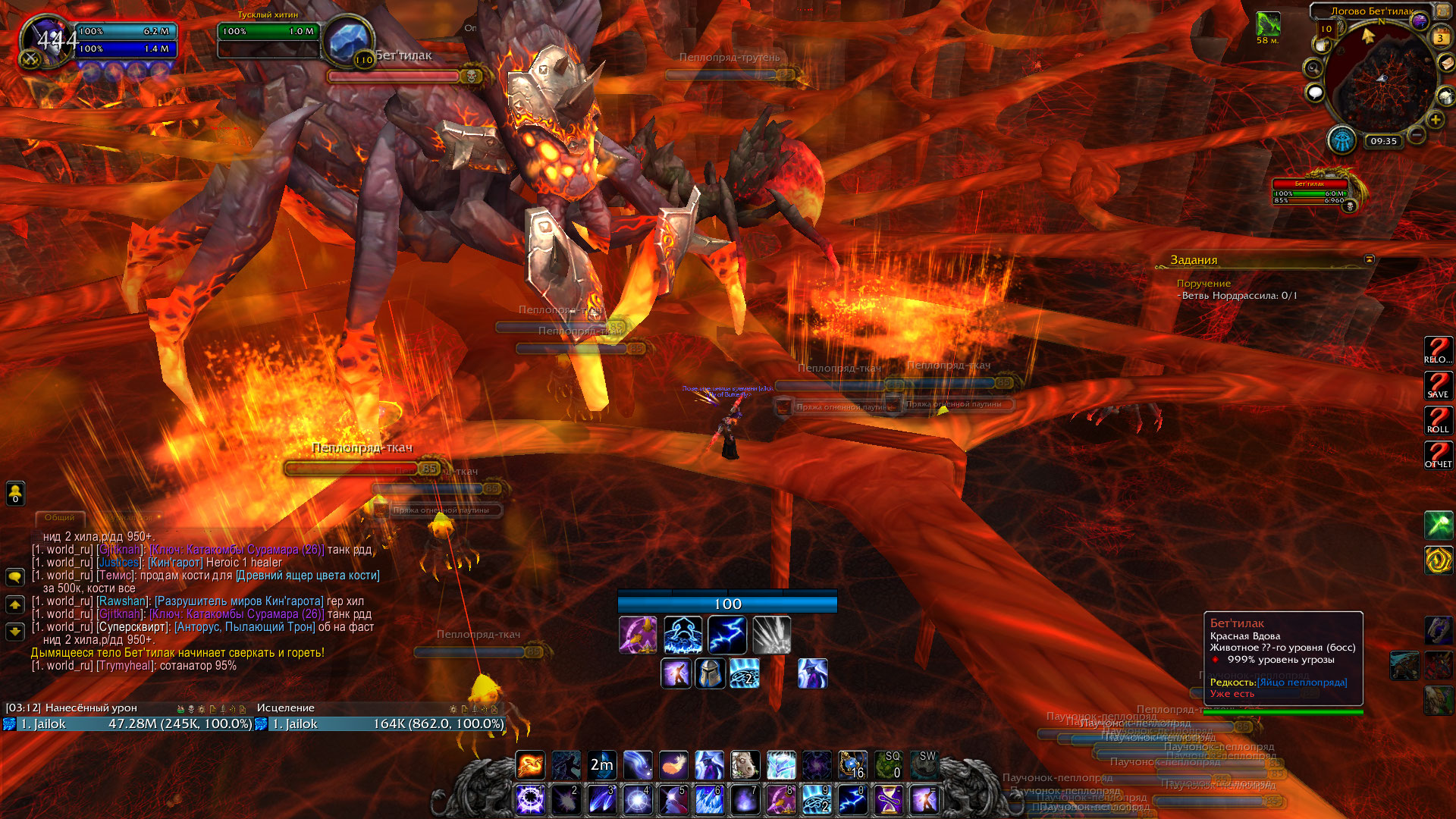Click the RELO... macro button

point(1438,351)
